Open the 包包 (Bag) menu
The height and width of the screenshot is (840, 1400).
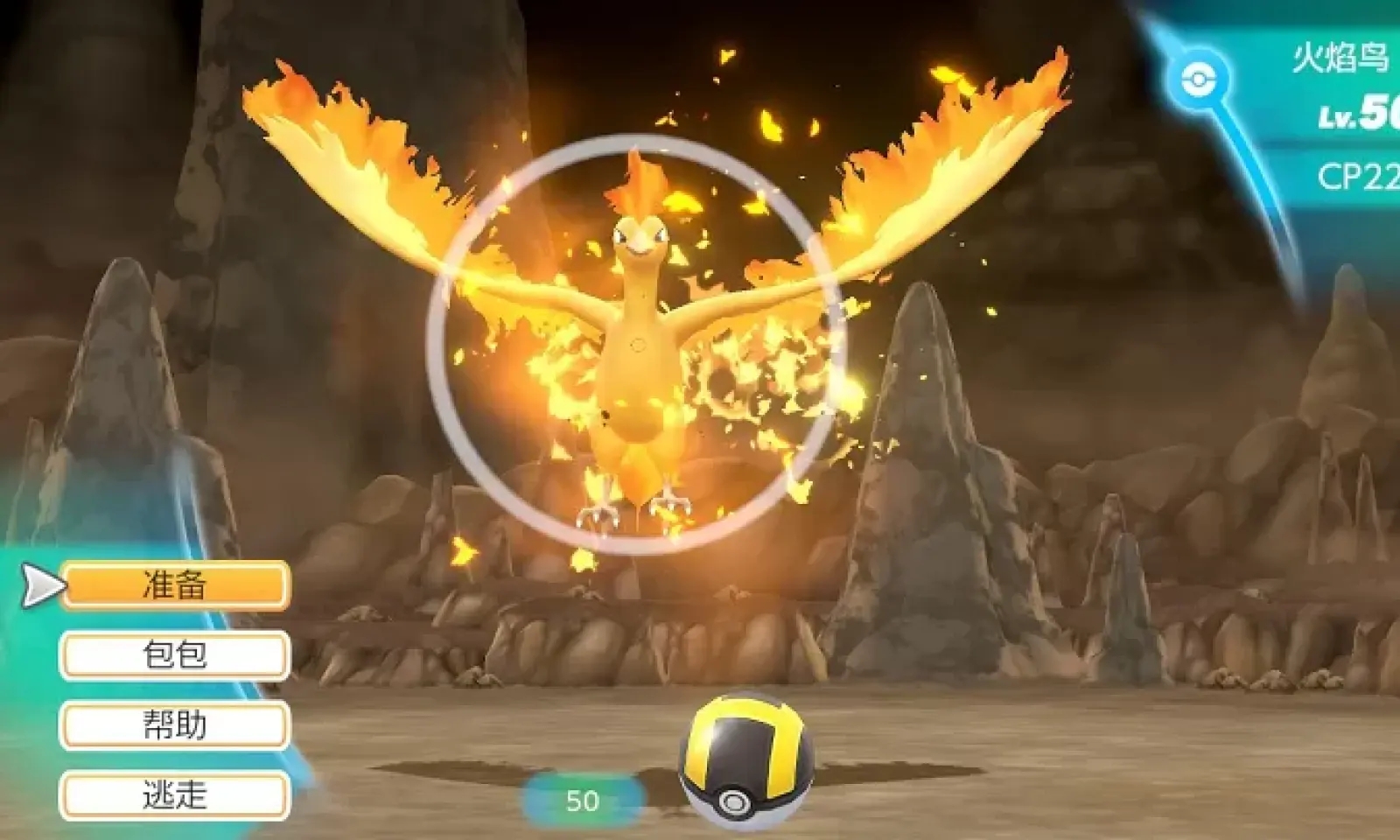[x=175, y=654]
